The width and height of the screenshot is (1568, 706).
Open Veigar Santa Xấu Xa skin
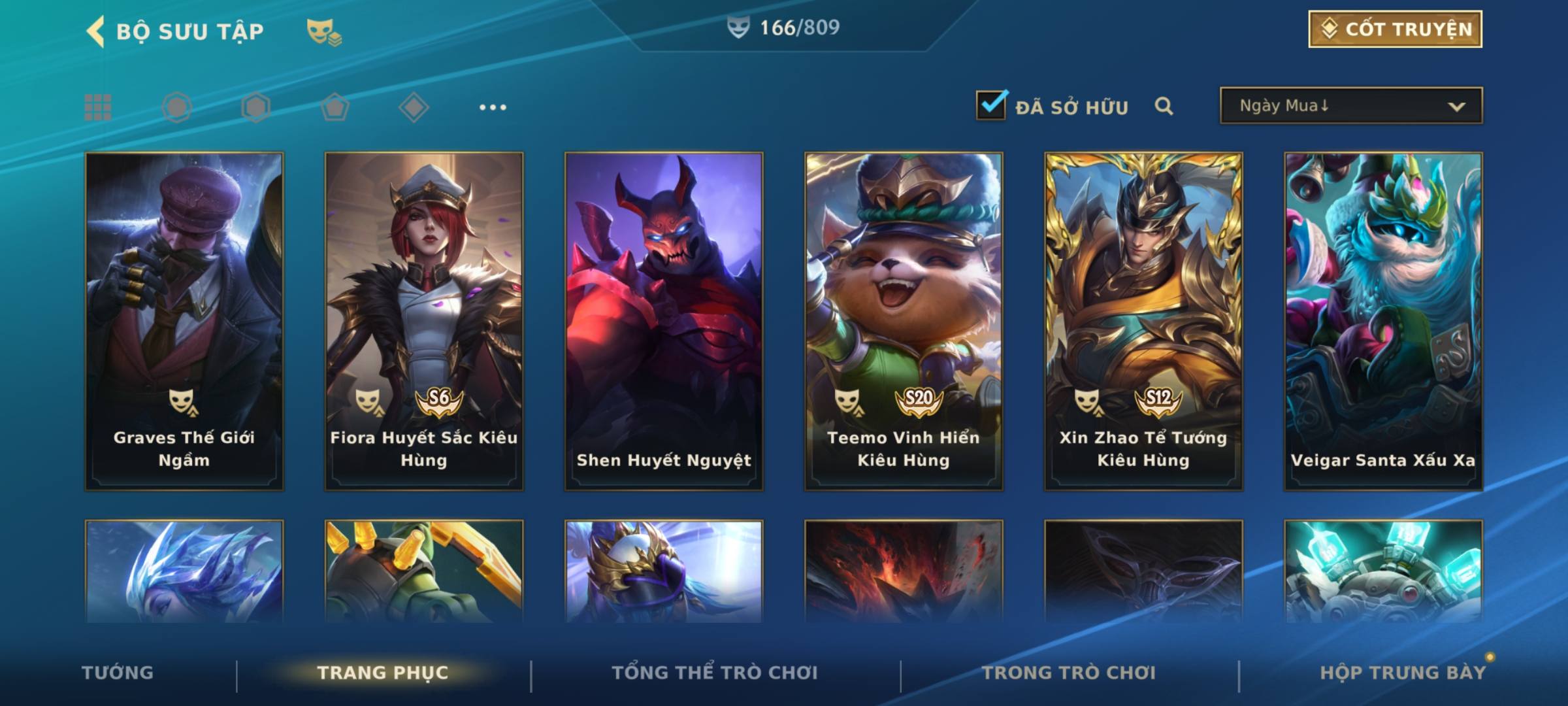pos(1383,320)
